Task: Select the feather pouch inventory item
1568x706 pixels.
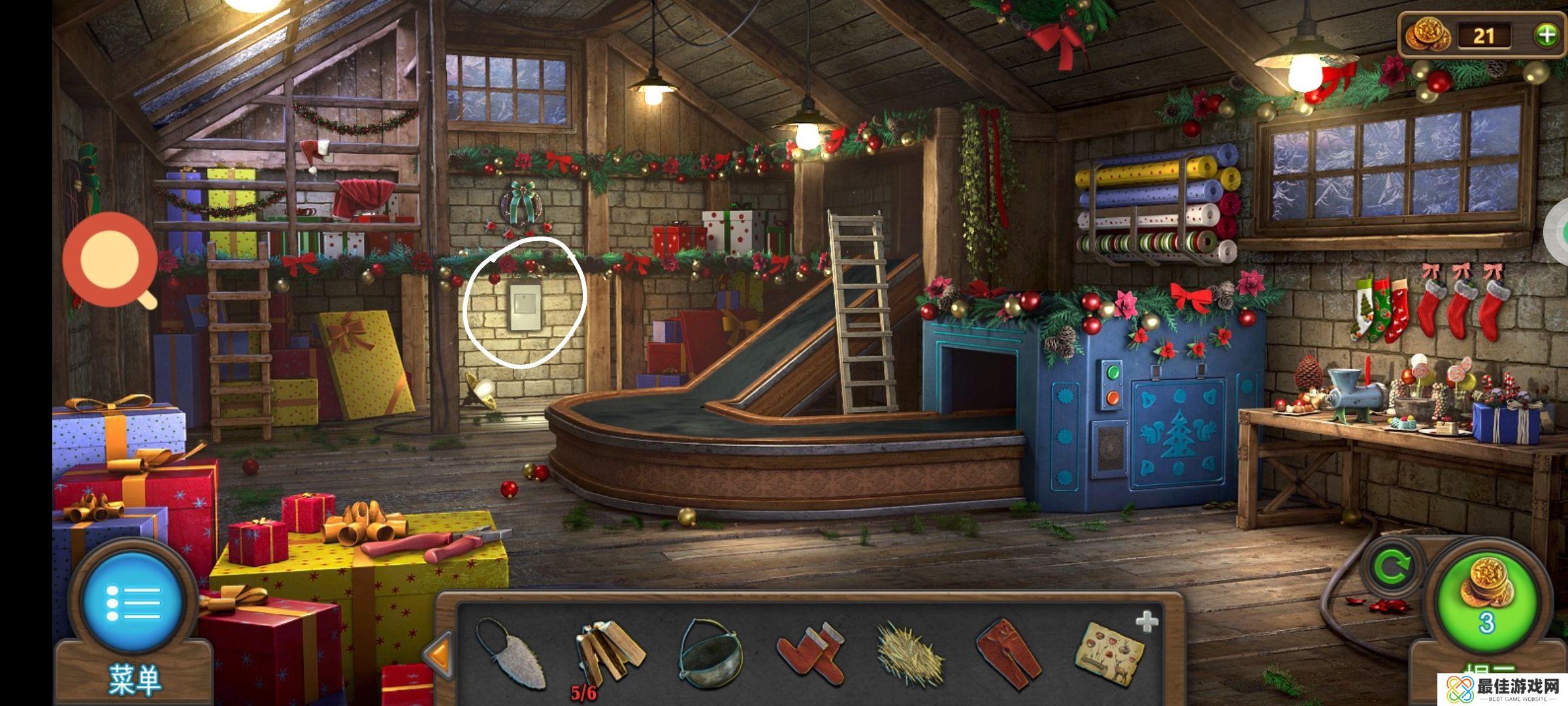Action: coord(511,654)
